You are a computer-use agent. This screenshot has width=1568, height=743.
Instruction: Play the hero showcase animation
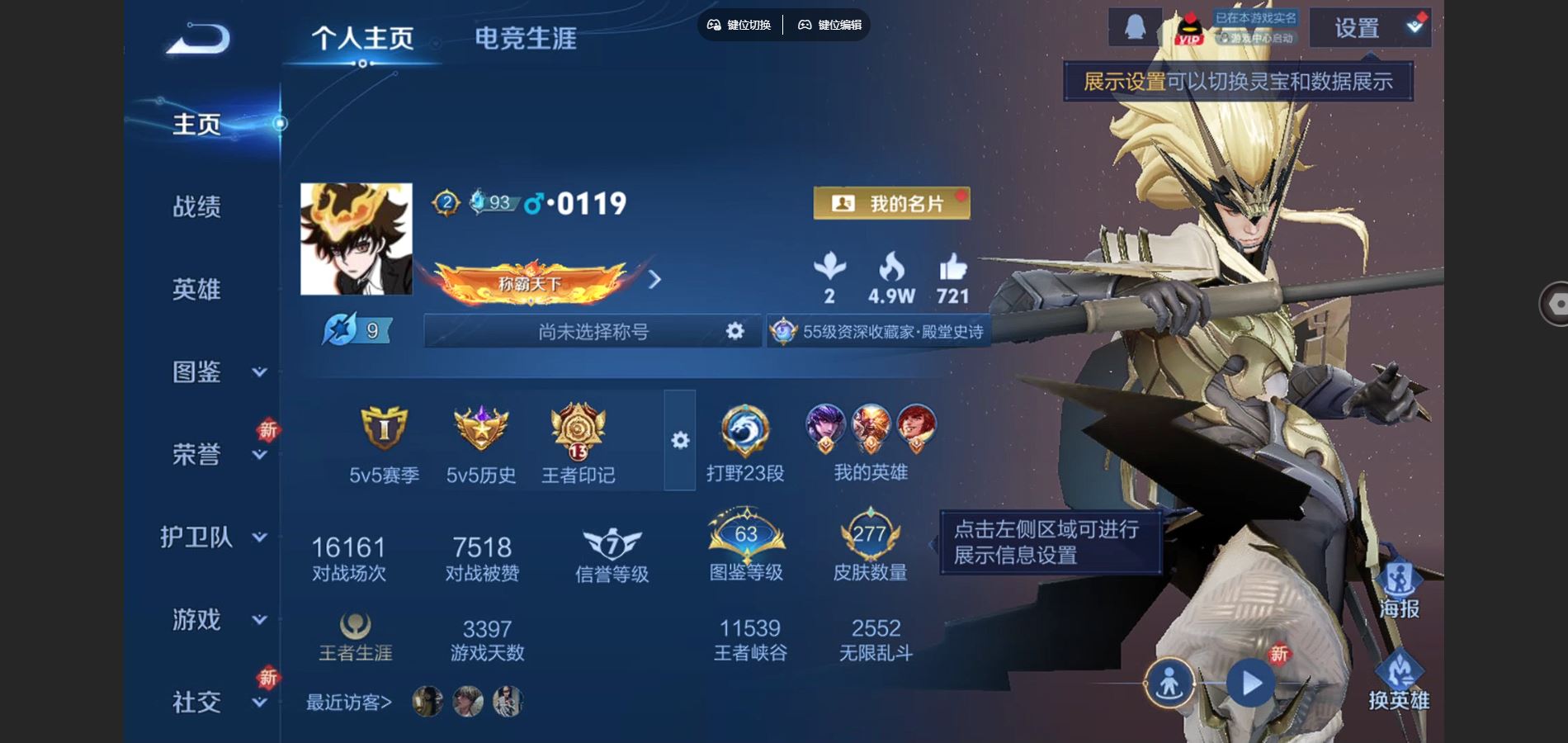[1250, 684]
